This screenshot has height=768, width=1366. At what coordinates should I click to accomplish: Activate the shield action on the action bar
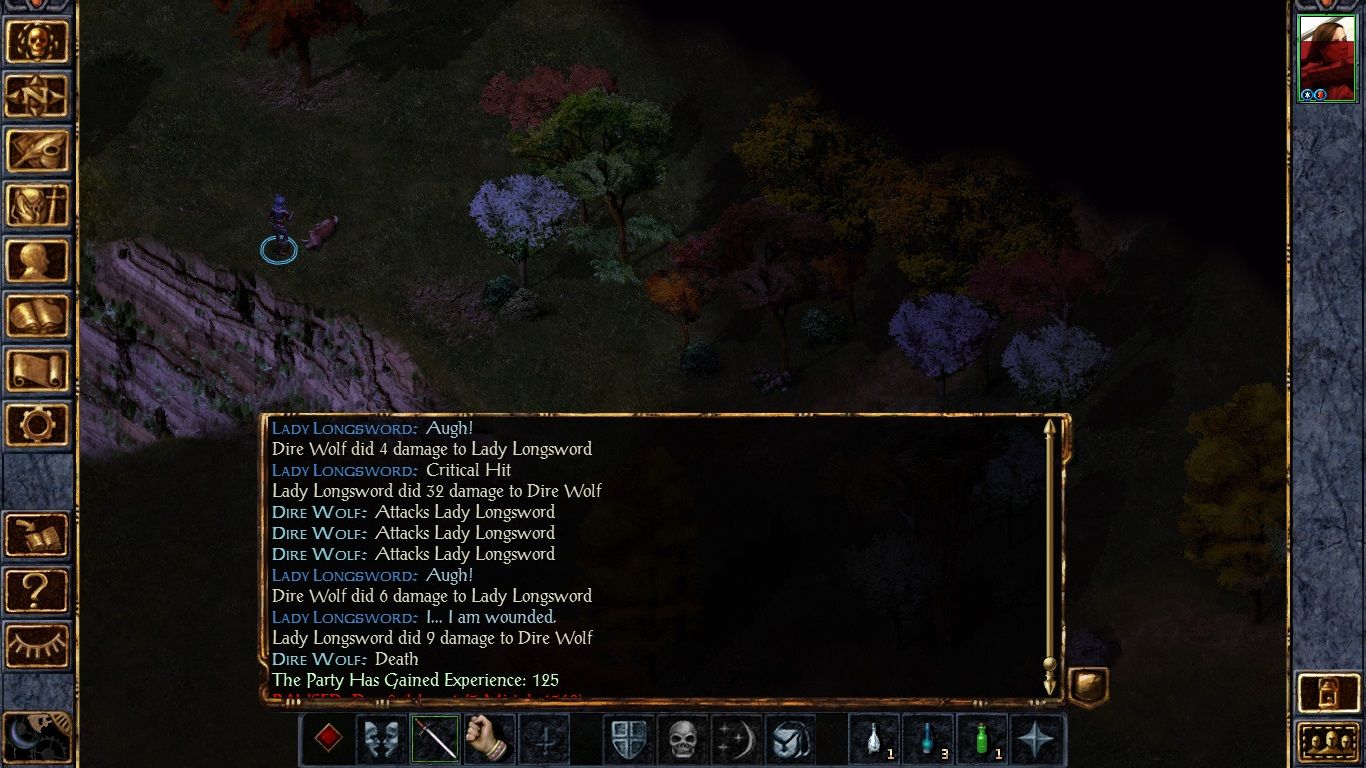(629, 739)
